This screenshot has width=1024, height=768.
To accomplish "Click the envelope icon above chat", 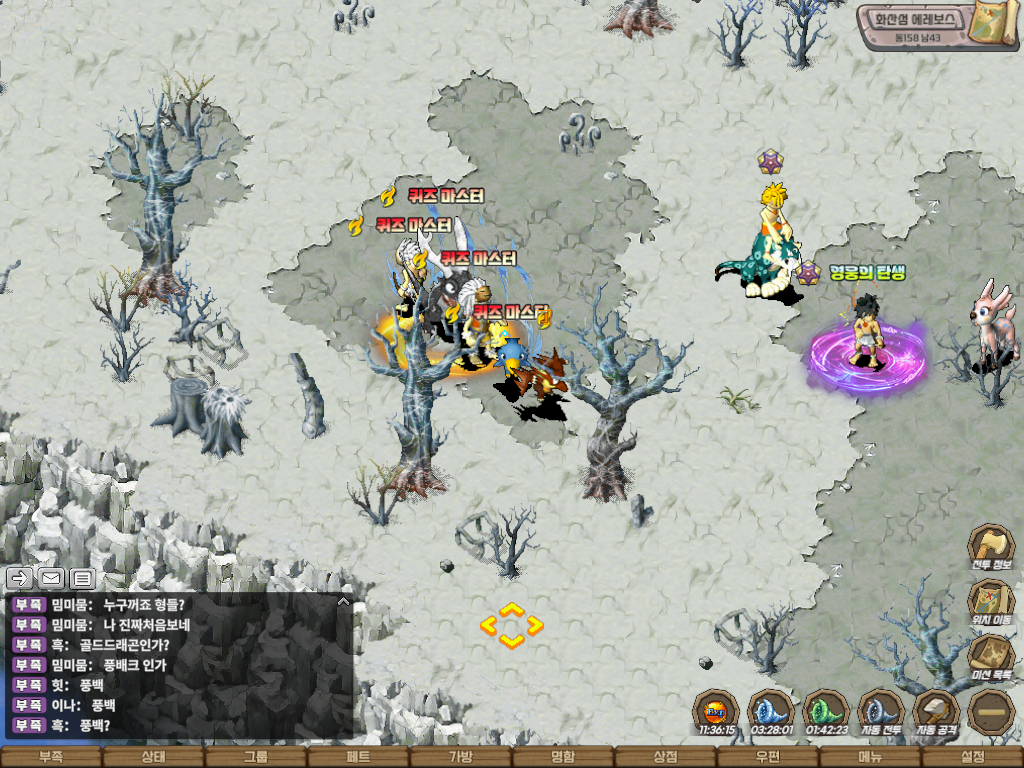I will 51,578.
